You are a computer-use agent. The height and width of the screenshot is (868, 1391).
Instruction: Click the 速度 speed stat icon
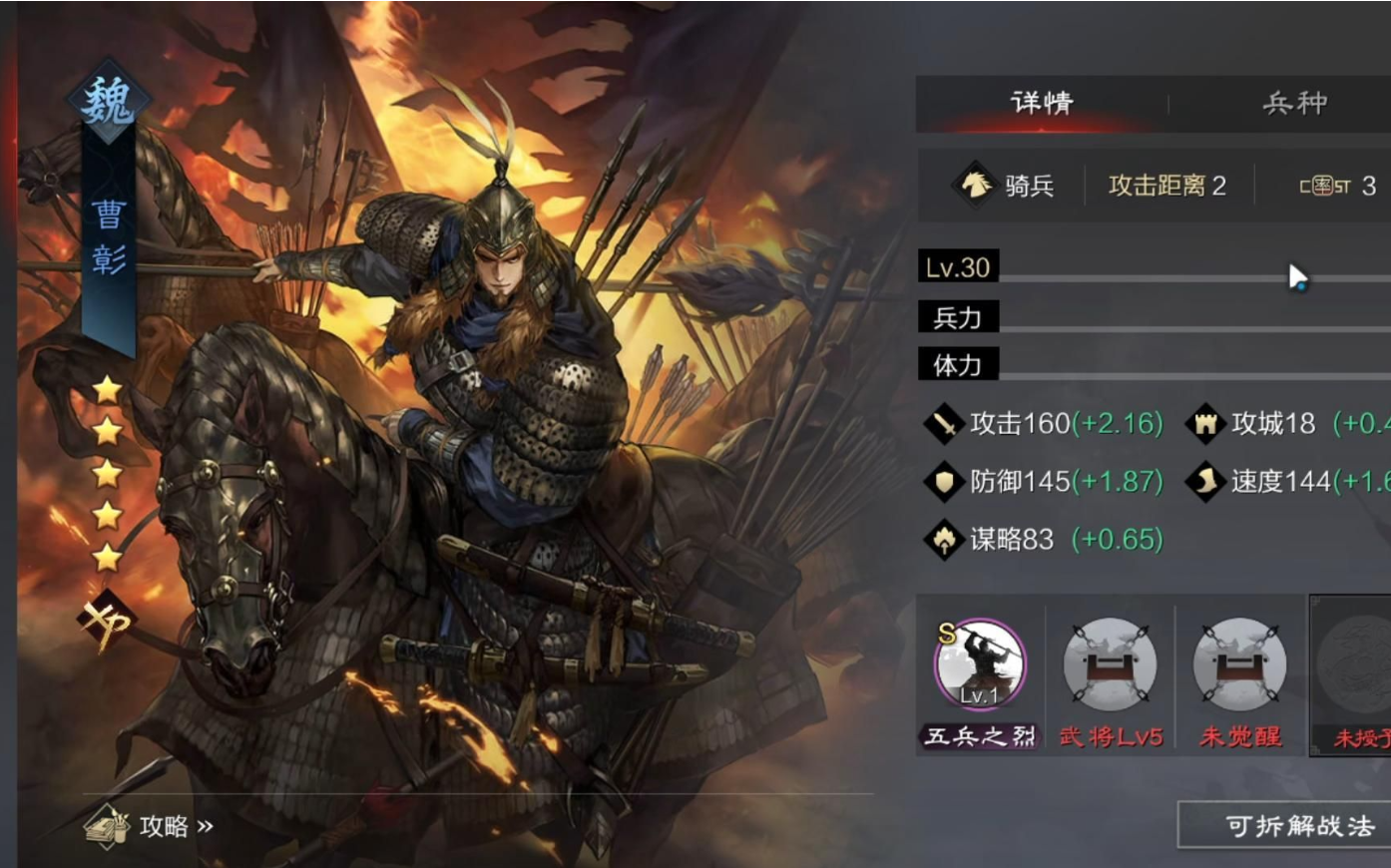pos(1205,482)
